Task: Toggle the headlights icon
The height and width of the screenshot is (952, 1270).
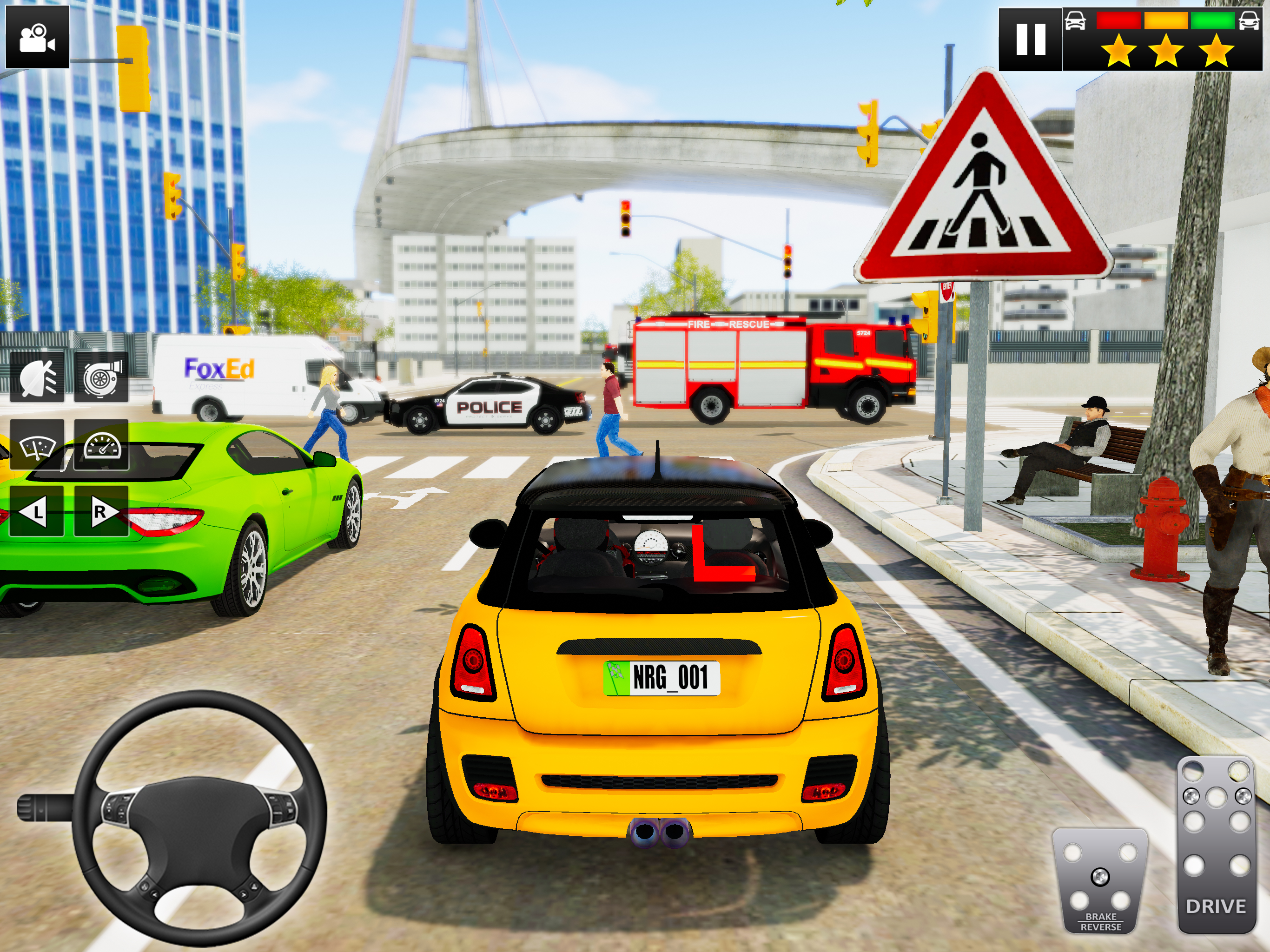Action: pyautogui.click(x=37, y=377)
